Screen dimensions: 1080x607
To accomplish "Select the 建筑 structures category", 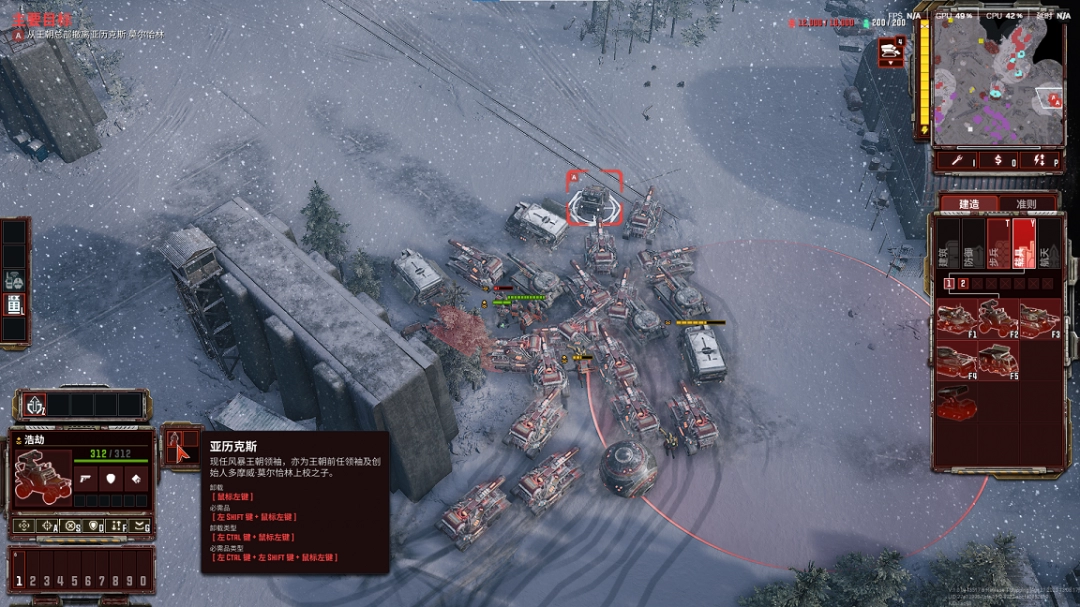I will pyautogui.click(x=946, y=244).
